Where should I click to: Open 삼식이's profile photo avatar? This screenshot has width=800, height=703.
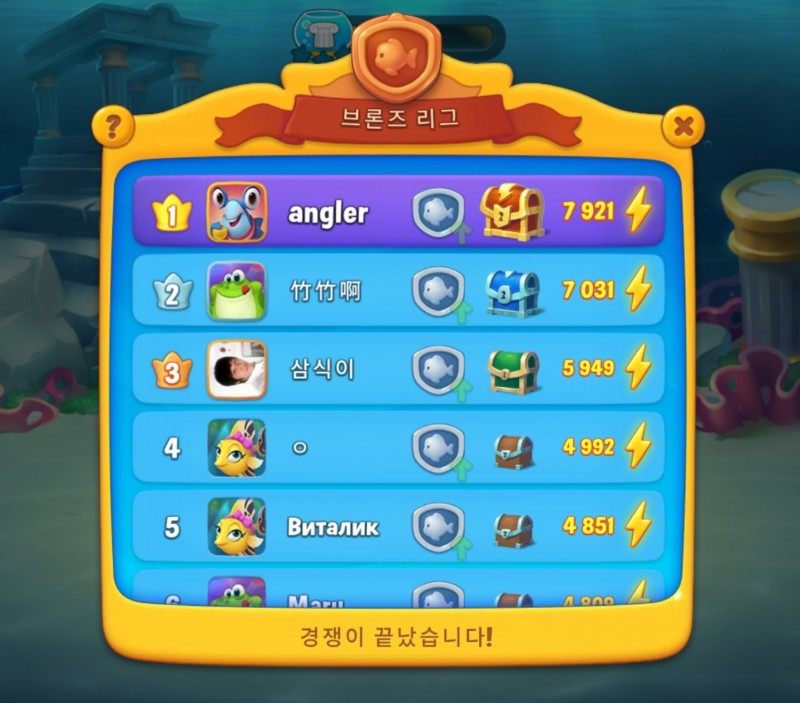237,370
